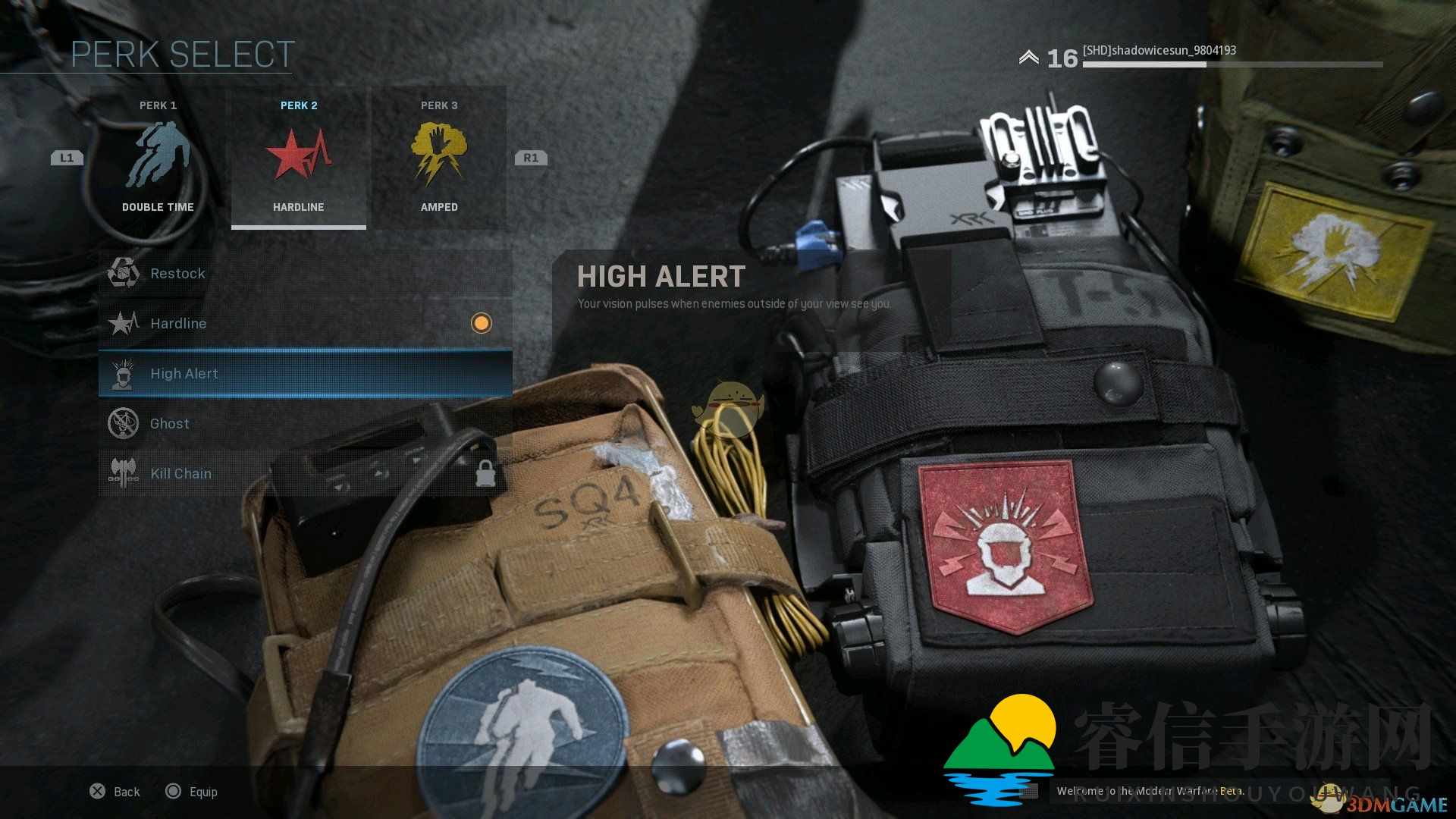Select the Hardline perk row
Screen dimensions: 1456x819
pyautogui.click(x=305, y=323)
